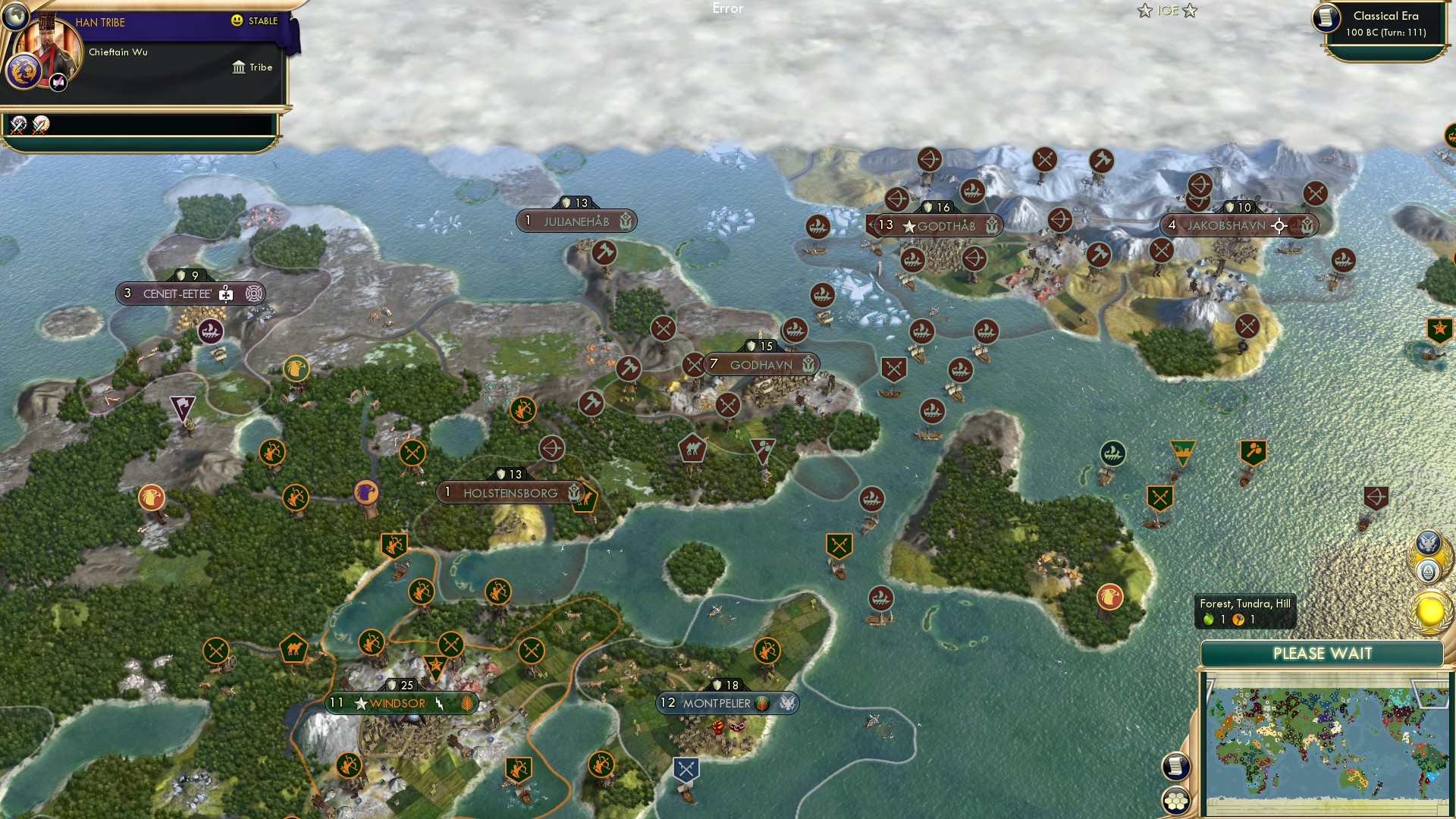Expand Chieftain Wu's leader info panel
Viewport: 1456px width, 819px height.
[x=118, y=53]
